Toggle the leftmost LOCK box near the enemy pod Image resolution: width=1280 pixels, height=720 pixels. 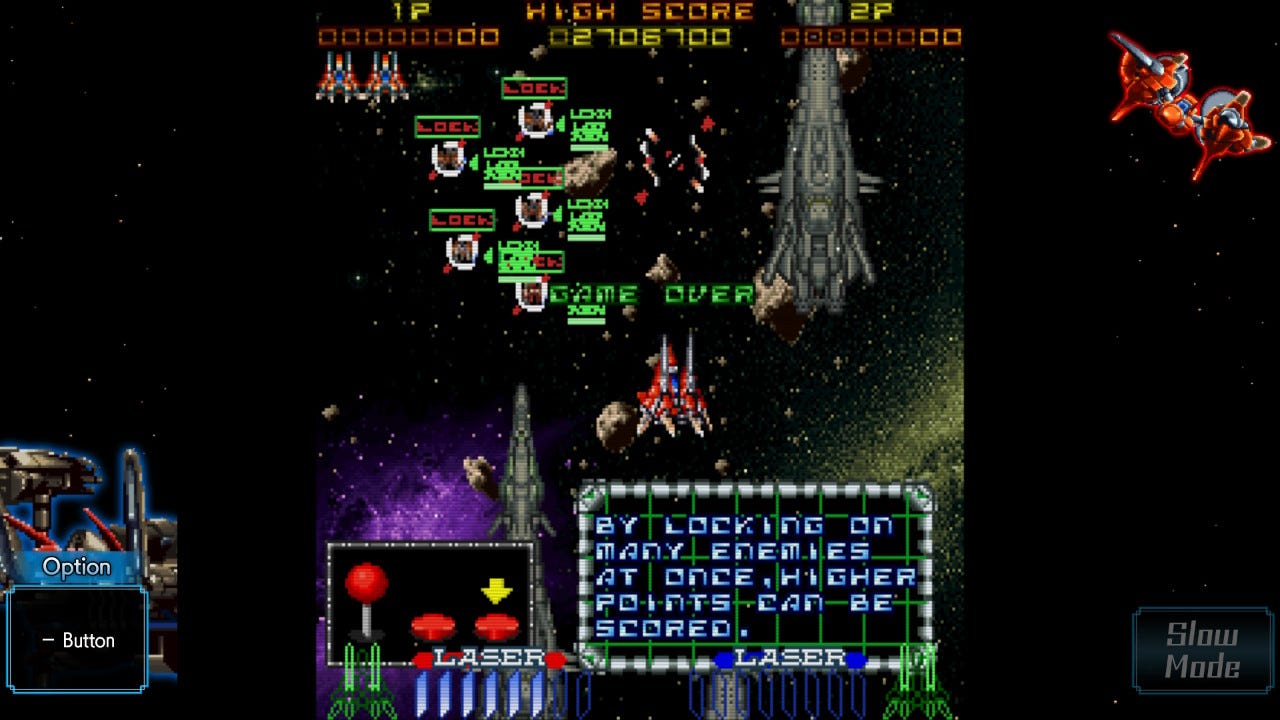449,128
